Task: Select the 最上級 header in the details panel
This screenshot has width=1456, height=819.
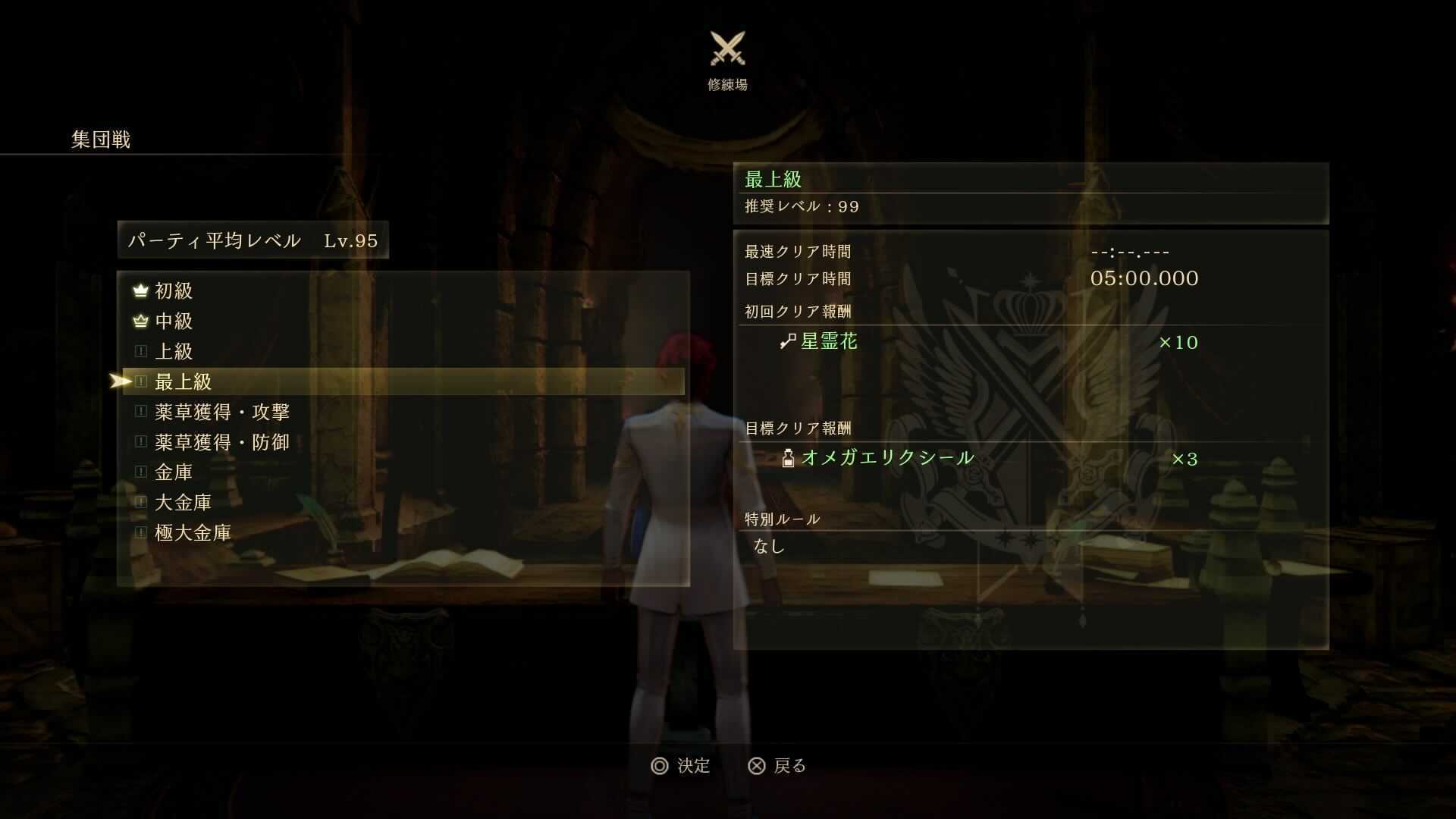Action: coord(770,179)
